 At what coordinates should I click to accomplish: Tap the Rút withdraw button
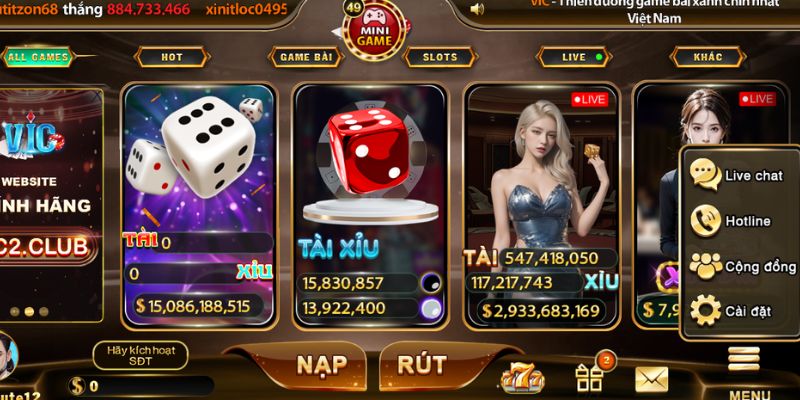tap(422, 365)
